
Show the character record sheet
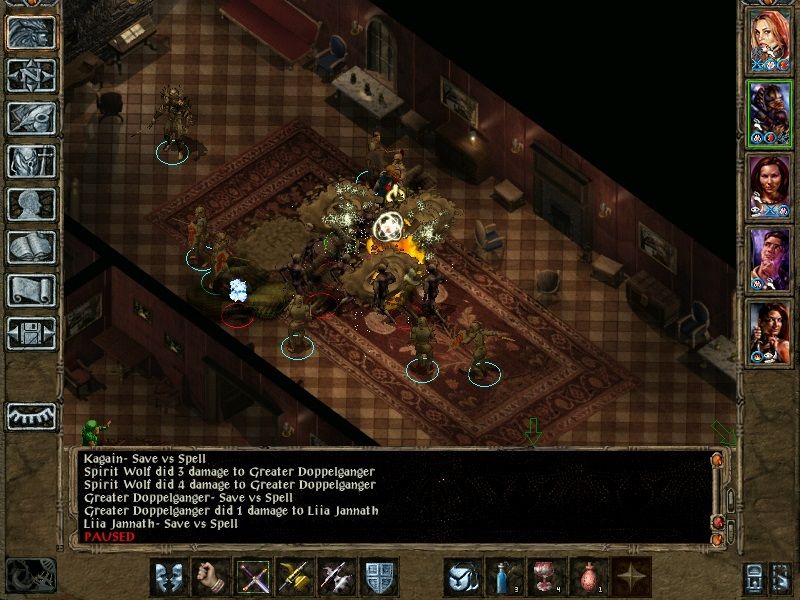click(x=30, y=204)
